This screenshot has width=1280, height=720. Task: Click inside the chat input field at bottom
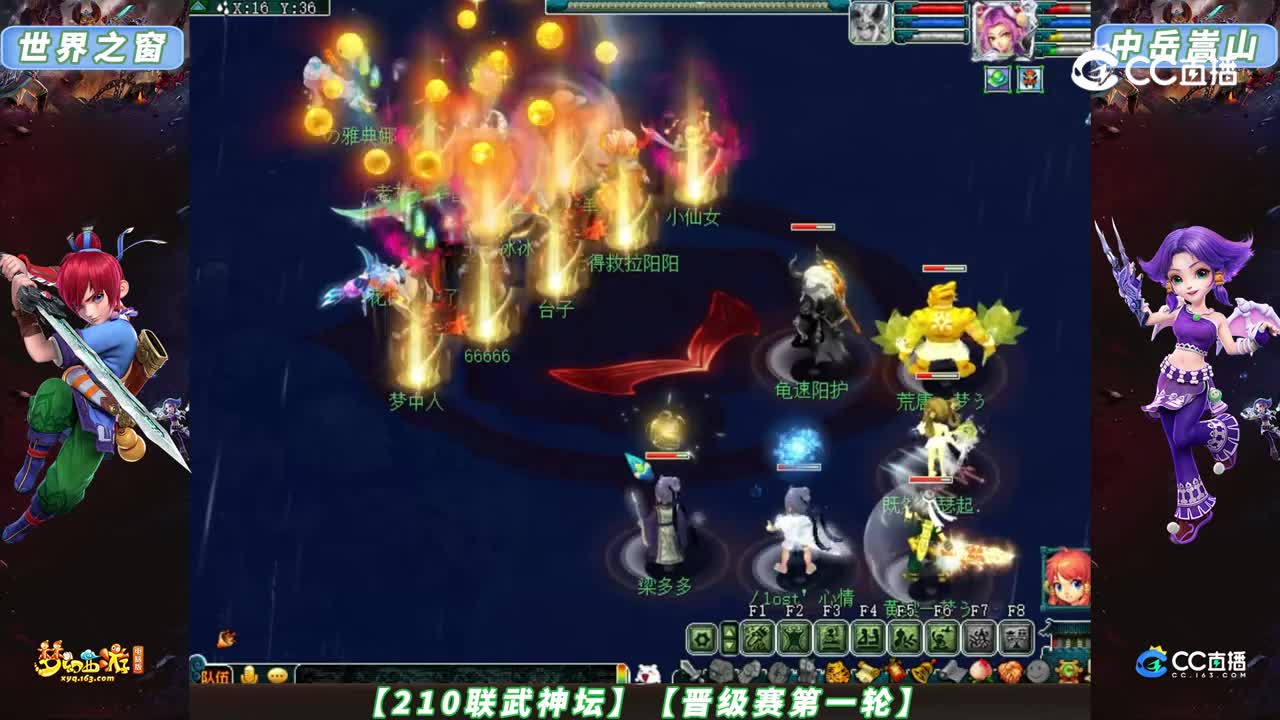coord(450,671)
